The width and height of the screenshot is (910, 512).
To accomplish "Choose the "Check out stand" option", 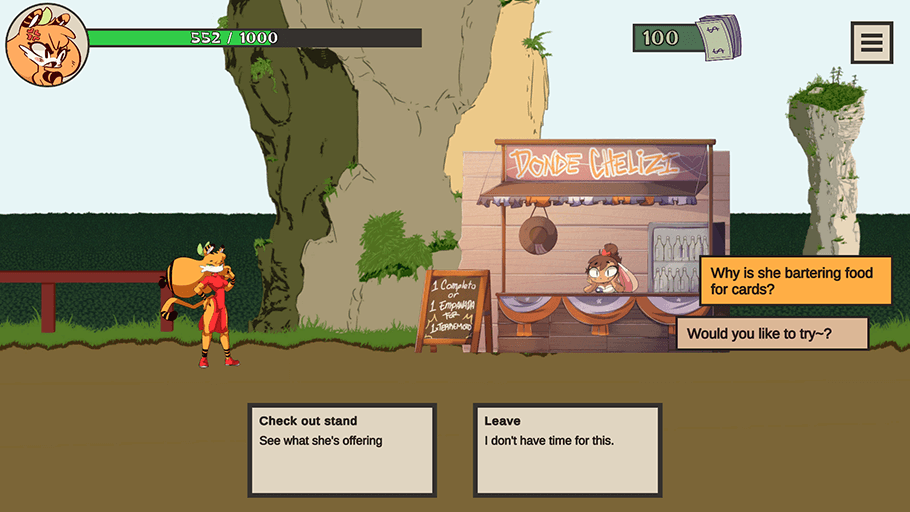I will click(x=342, y=449).
